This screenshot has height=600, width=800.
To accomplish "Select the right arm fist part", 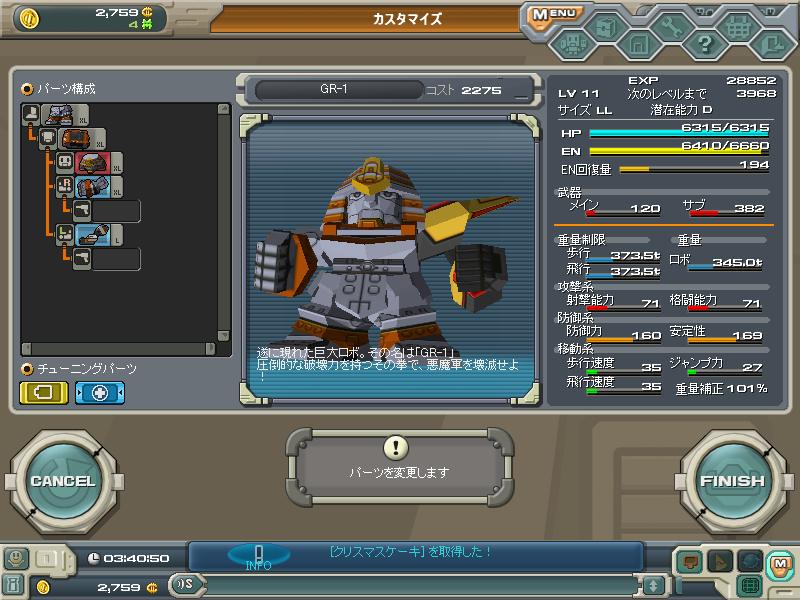I will click(93, 187).
